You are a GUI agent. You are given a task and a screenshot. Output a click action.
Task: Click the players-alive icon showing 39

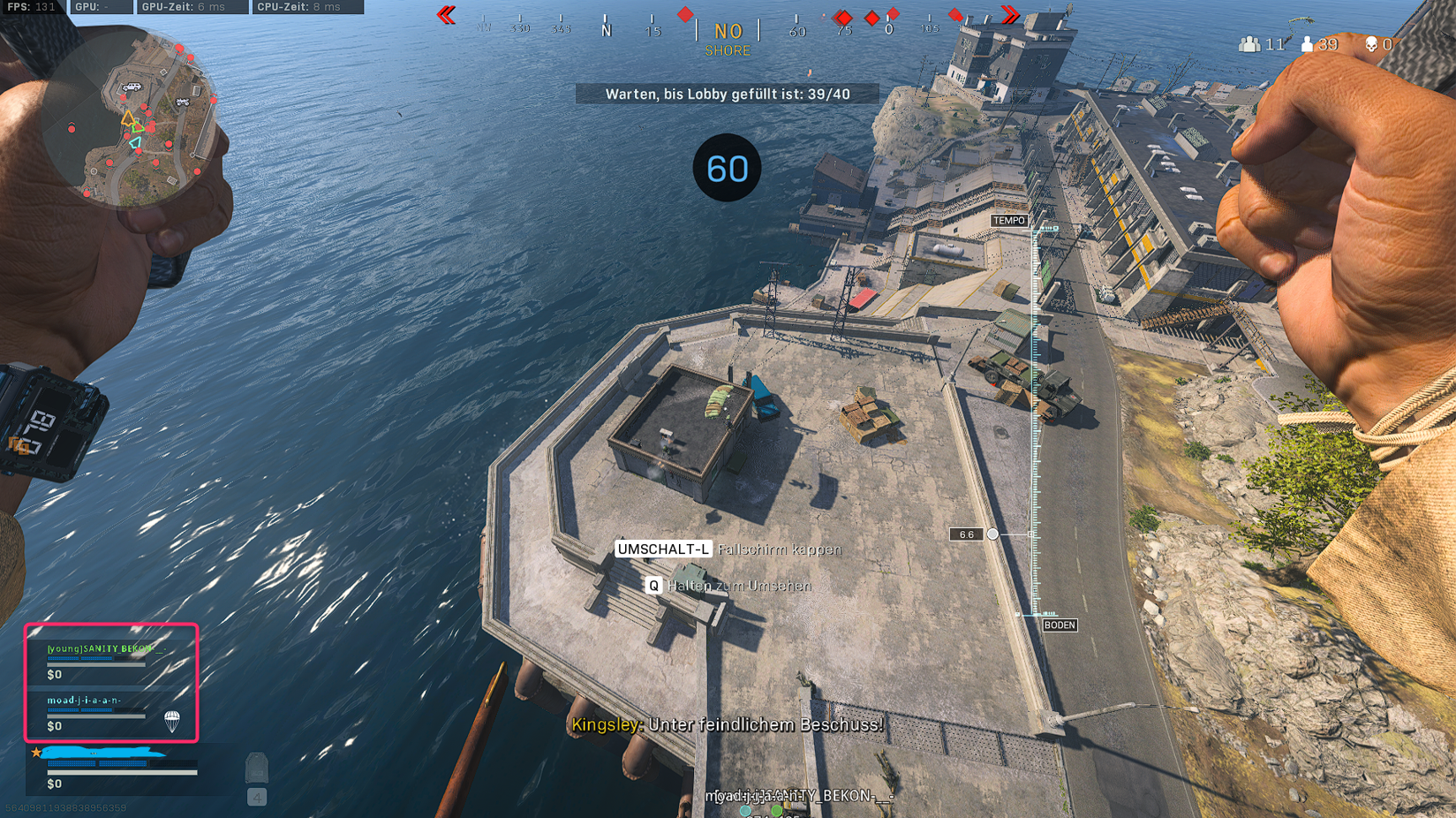[1306, 43]
